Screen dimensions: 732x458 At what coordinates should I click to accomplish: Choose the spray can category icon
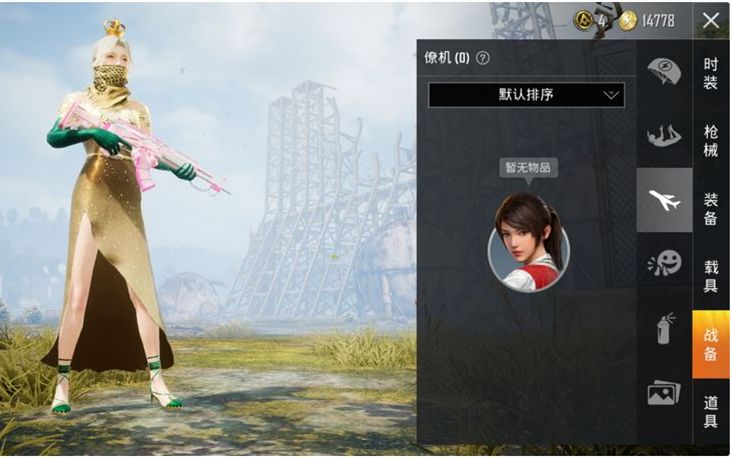pyautogui.click(x=664, y=328)
